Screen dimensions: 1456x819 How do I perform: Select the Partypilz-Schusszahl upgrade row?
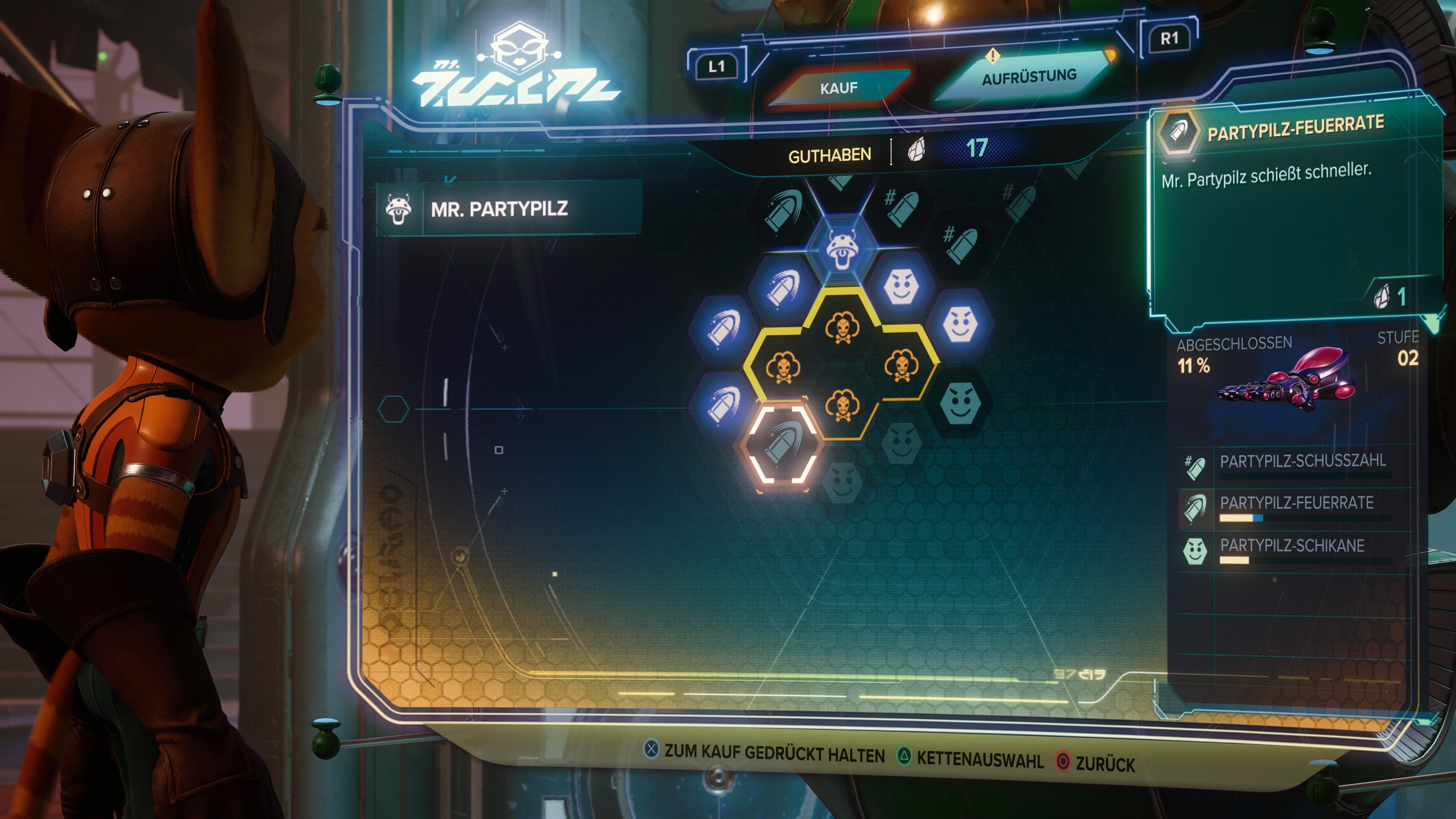1294,465
